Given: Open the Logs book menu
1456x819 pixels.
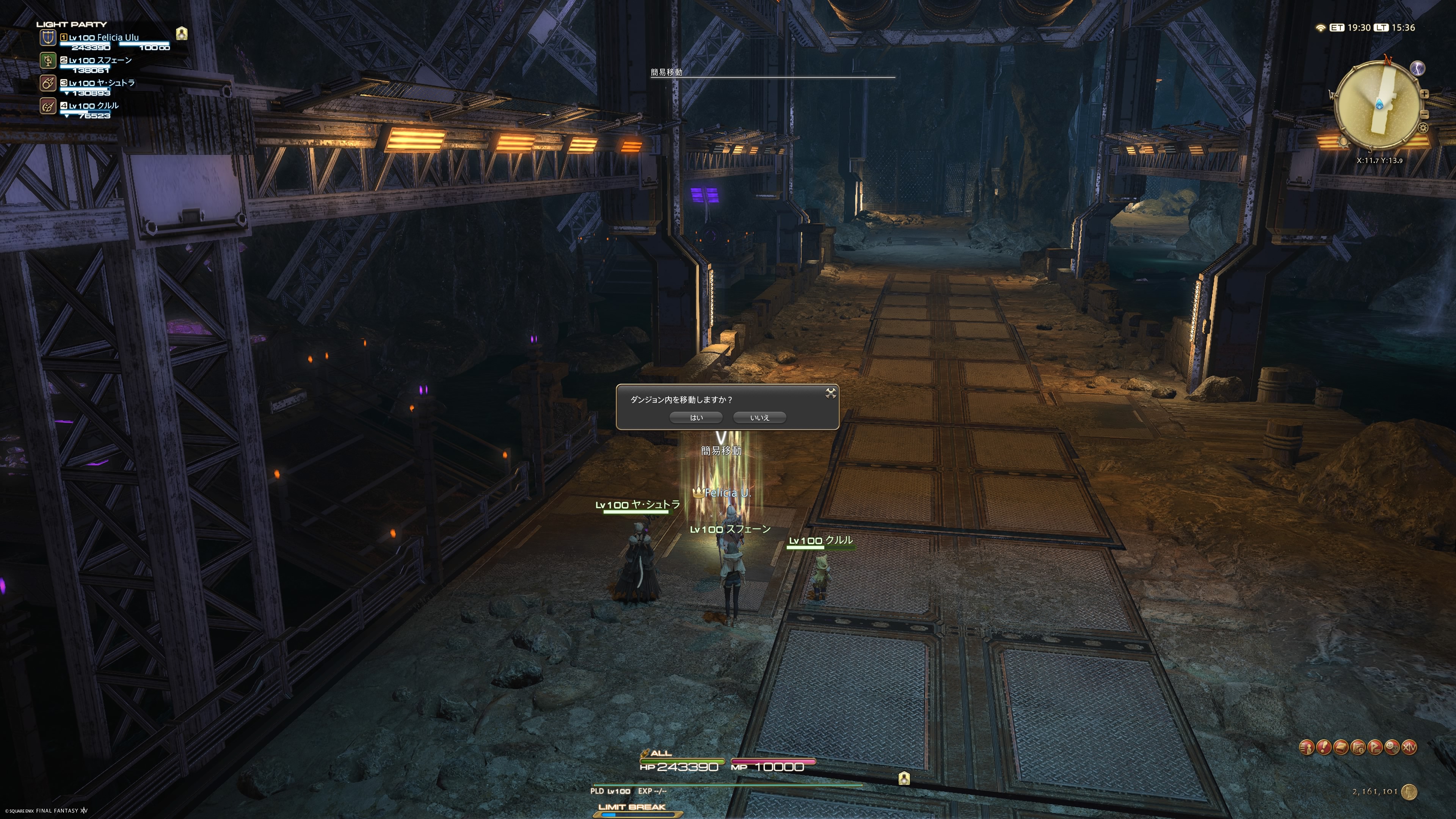Looking at the screenshot, I should coord(1341,747).
